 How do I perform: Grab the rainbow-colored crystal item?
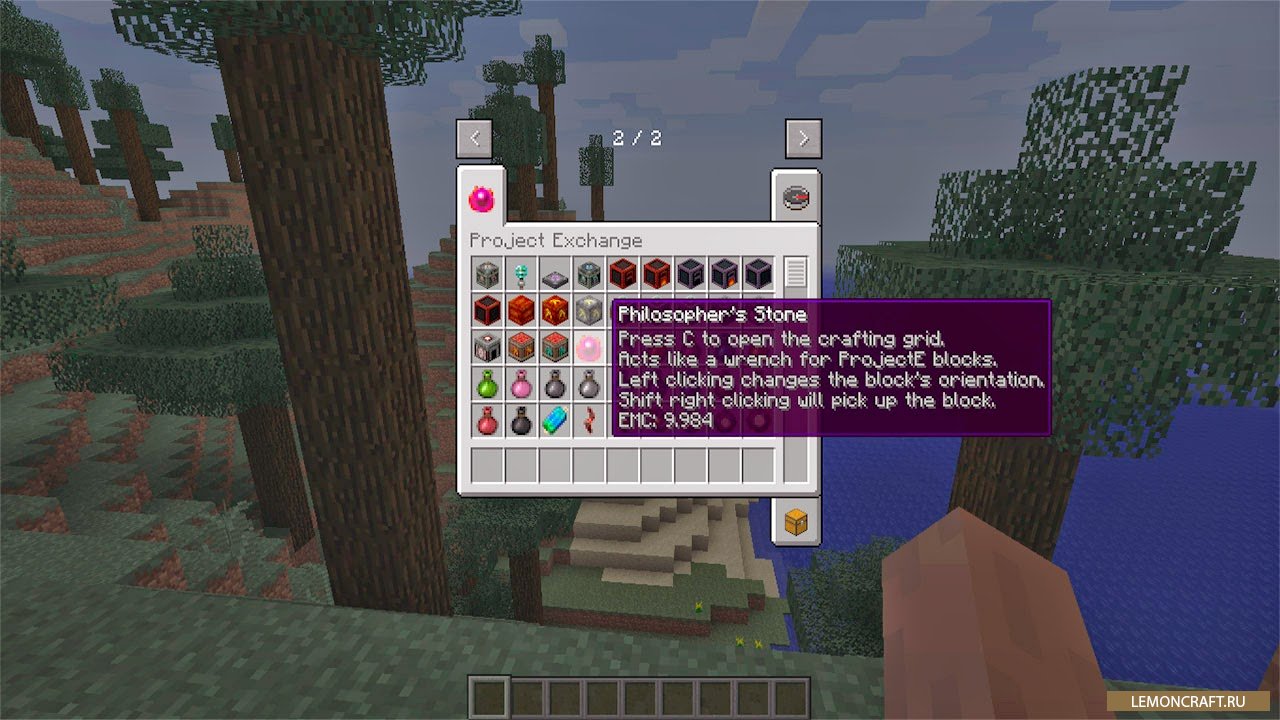coord(555,421)
